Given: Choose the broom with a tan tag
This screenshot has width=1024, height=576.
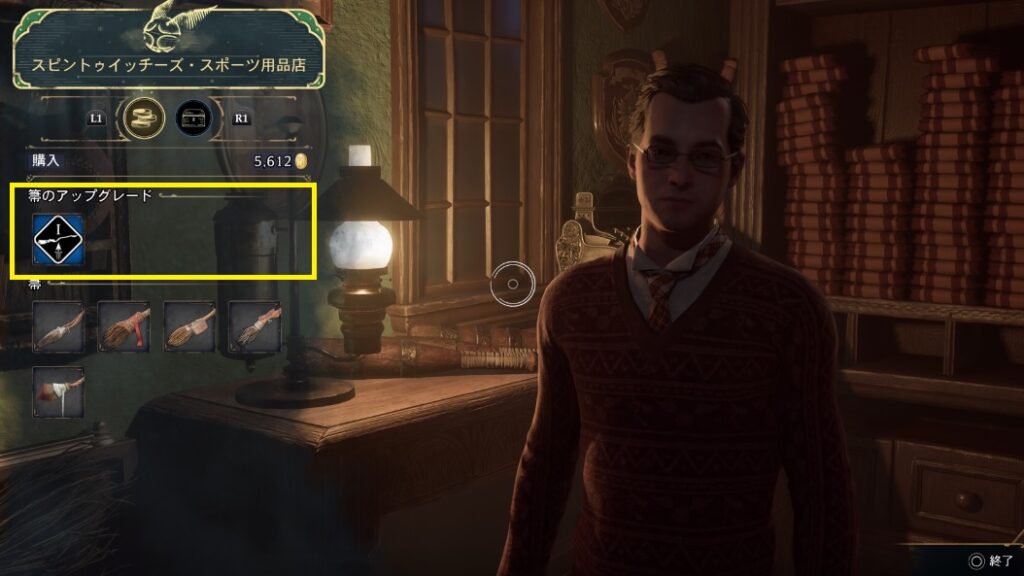Looking at the screenshot, I should coord(189,326).
